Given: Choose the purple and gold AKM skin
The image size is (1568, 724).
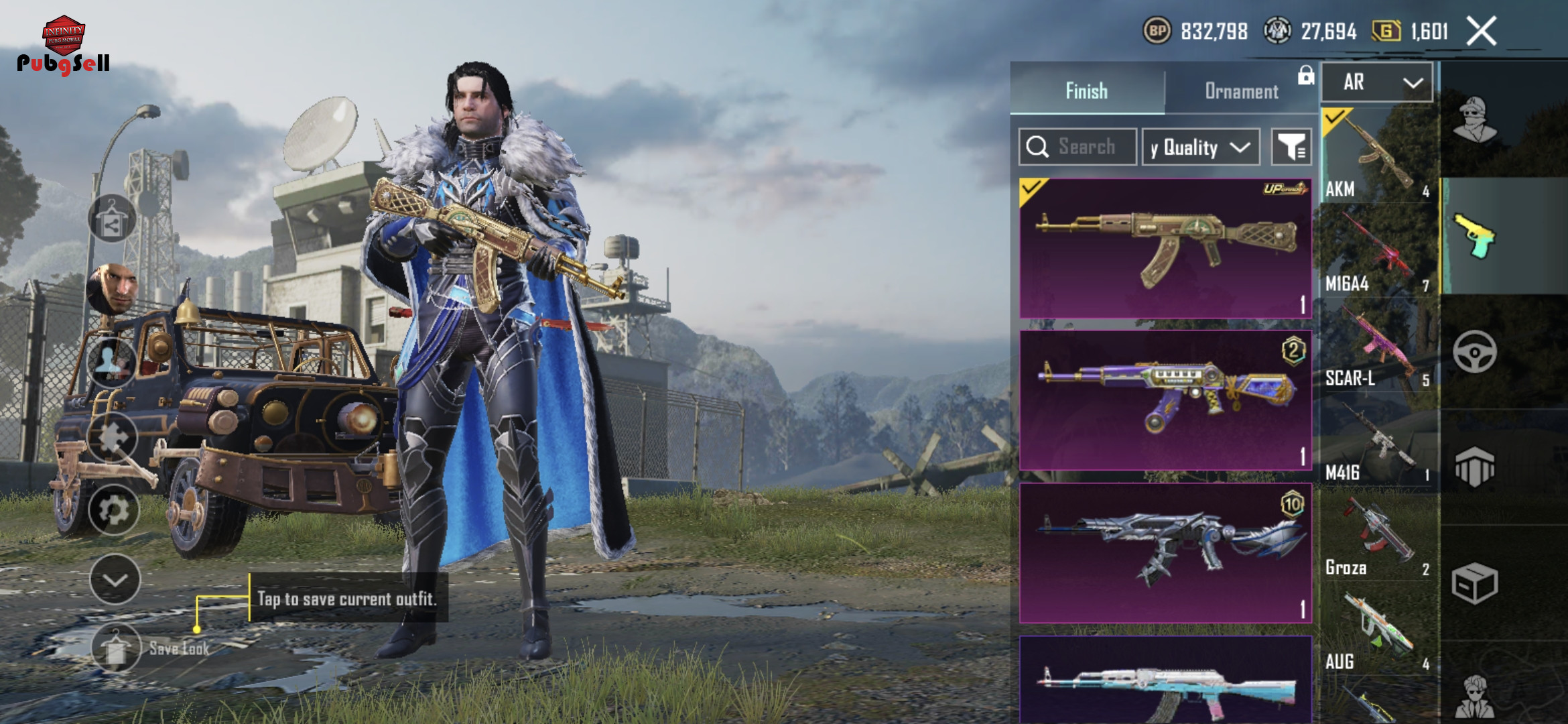Looking at the screenshot, I should pyautogui.click(x=1165, y=400).
